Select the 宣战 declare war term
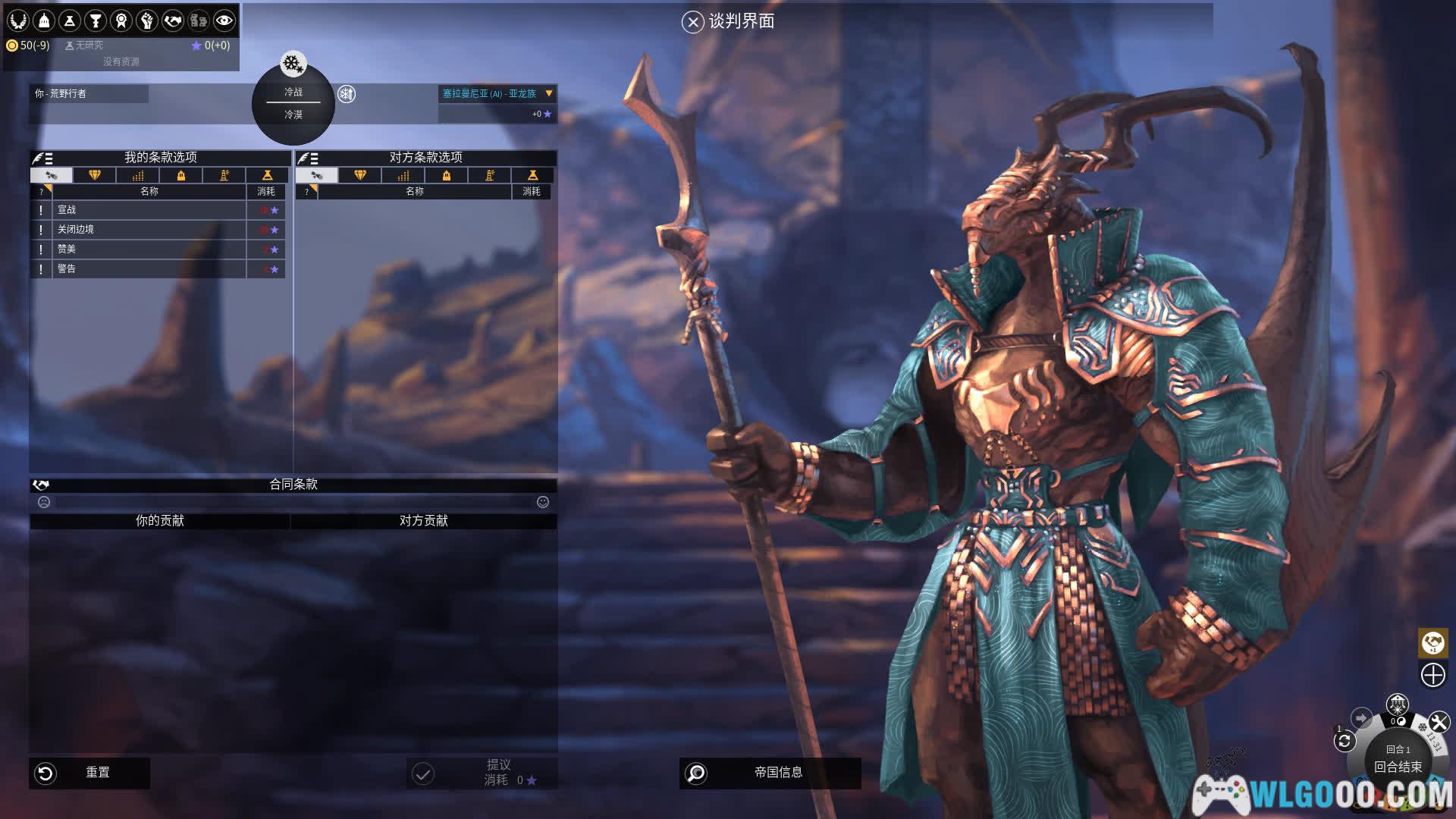 coord(149,210)
